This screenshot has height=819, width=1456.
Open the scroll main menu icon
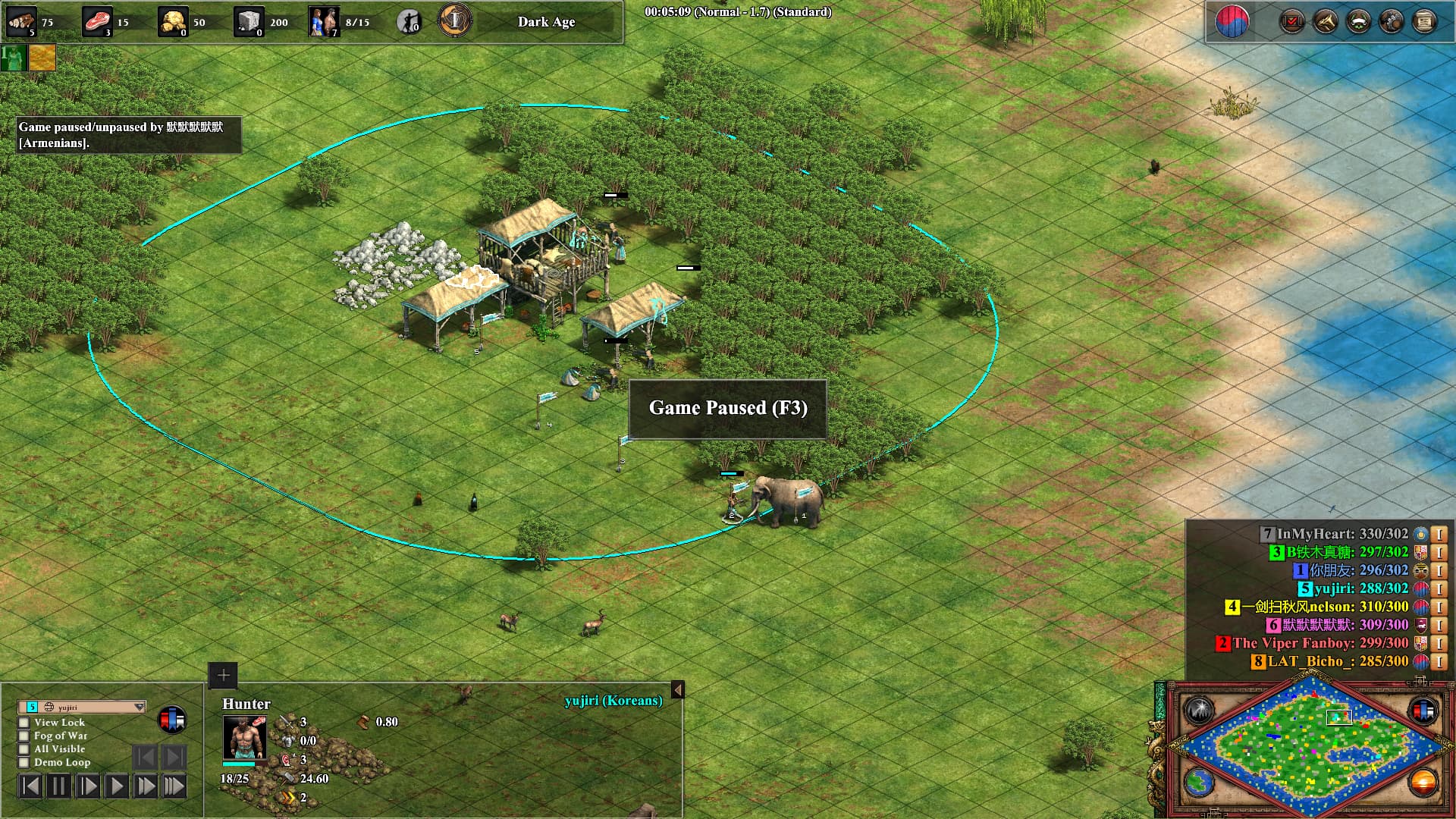coord(1425,21)
